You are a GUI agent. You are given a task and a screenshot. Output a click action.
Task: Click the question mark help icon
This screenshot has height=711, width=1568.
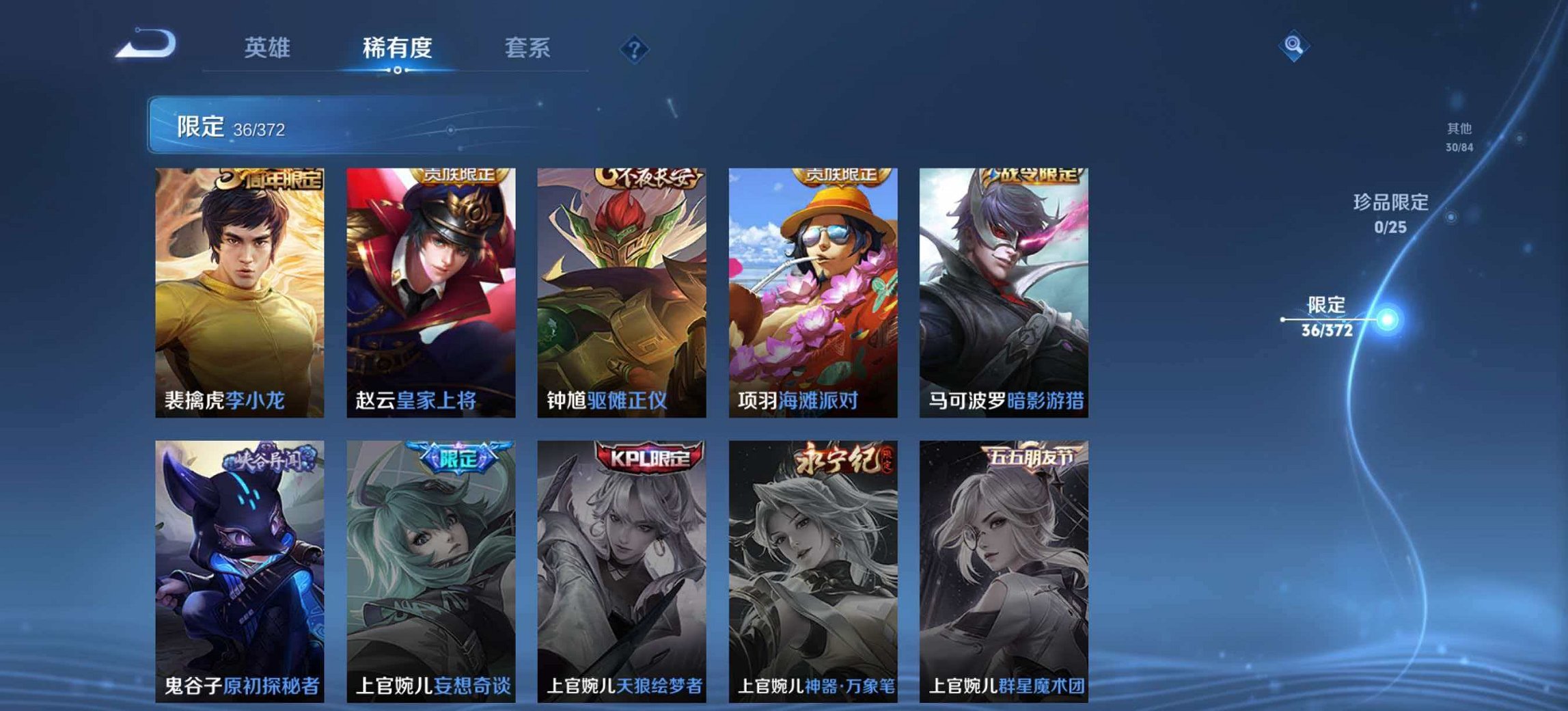click(633, 49)
